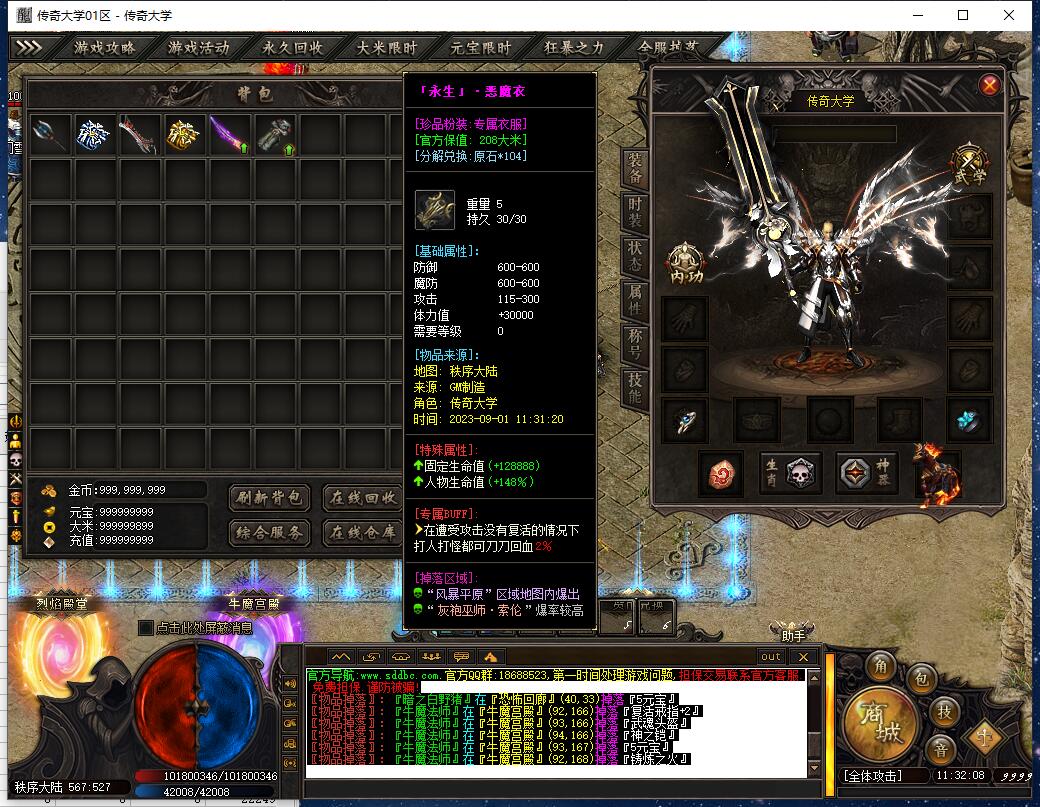The height and width of the screenshot is (807, 1040).
Task: Open the 游戏活动 events menu
Action: click(x=198, y=47)
